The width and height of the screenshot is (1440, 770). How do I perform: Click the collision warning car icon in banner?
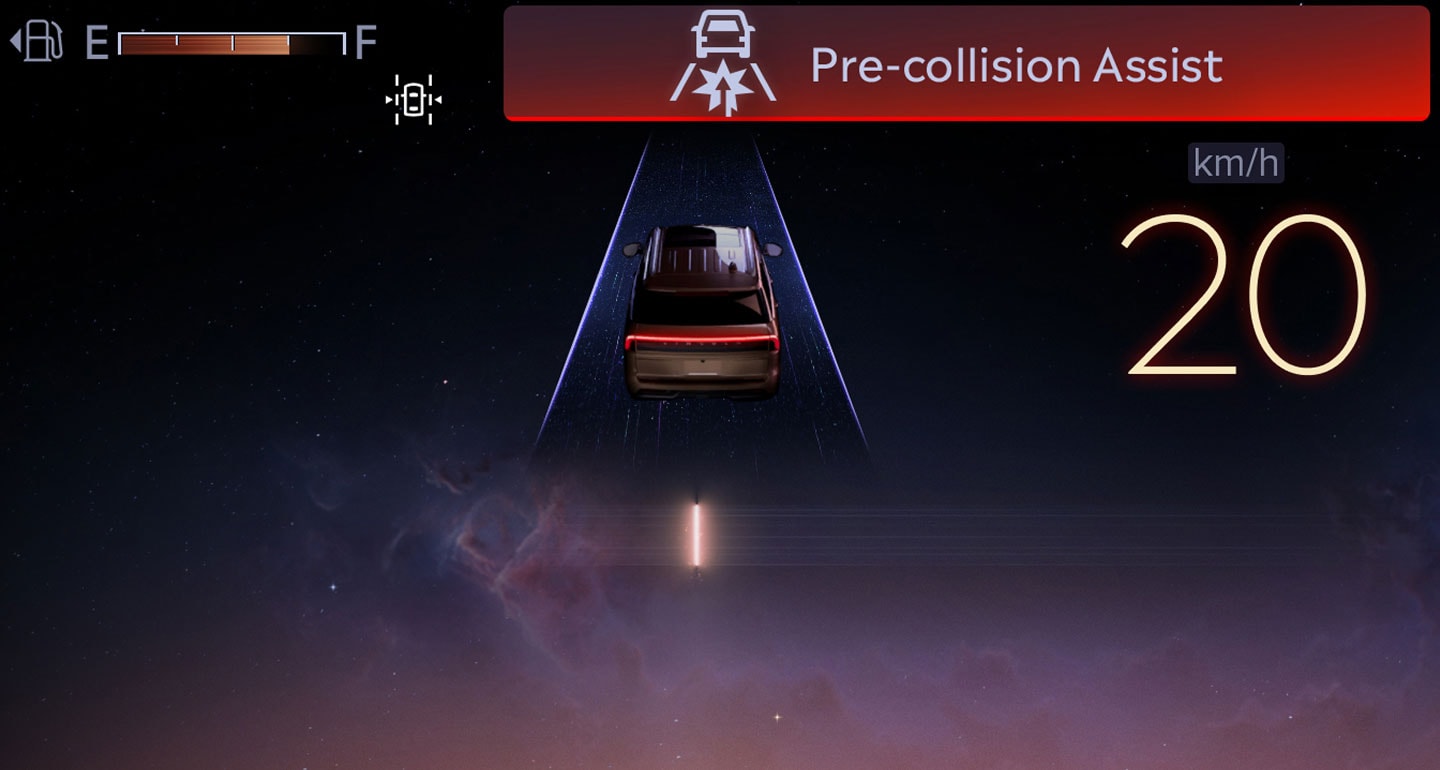pyautogui.click(x=723, y=63)
